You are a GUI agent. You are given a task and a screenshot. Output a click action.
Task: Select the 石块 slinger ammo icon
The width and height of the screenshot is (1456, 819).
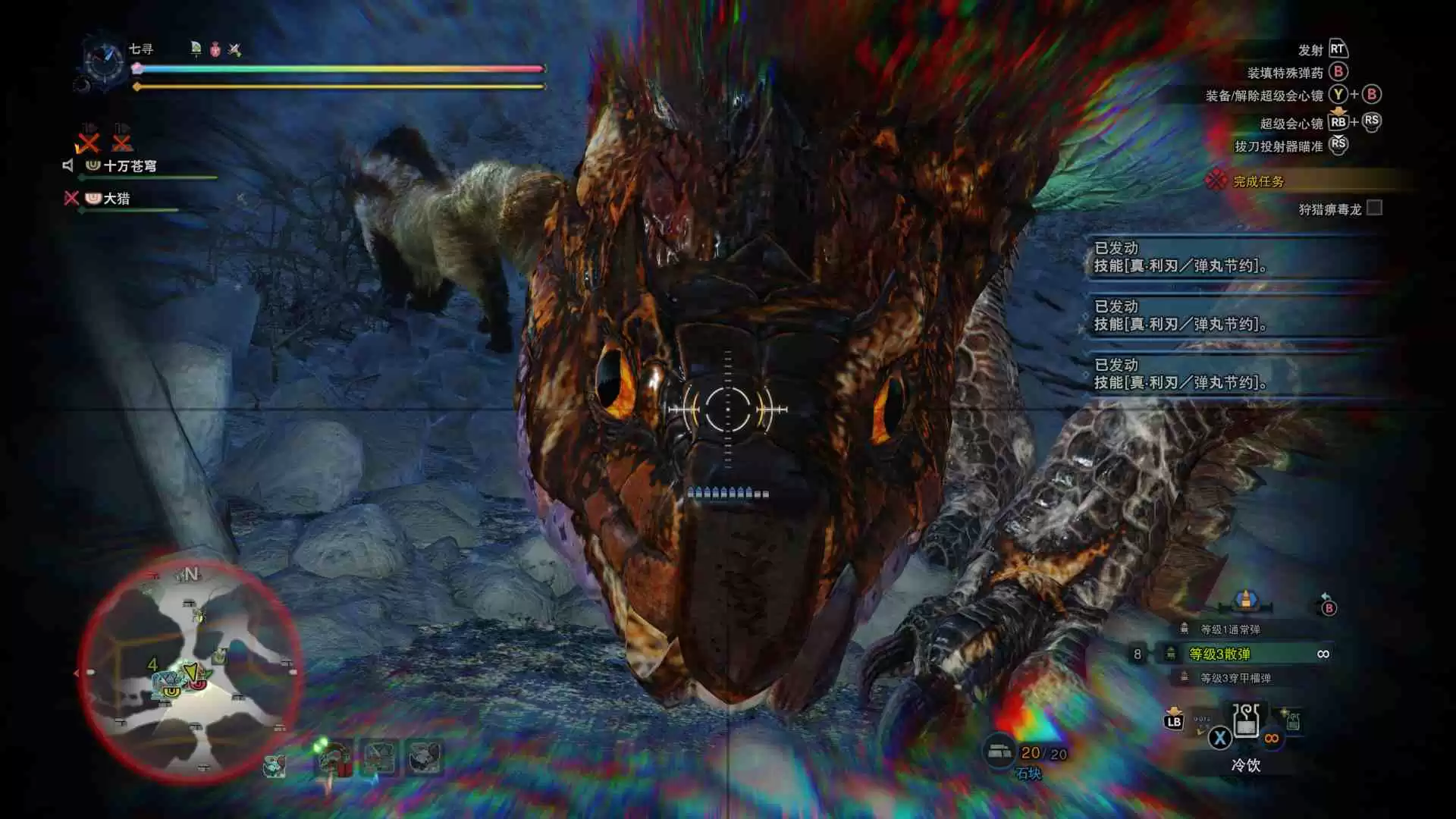tap(999, 751)
